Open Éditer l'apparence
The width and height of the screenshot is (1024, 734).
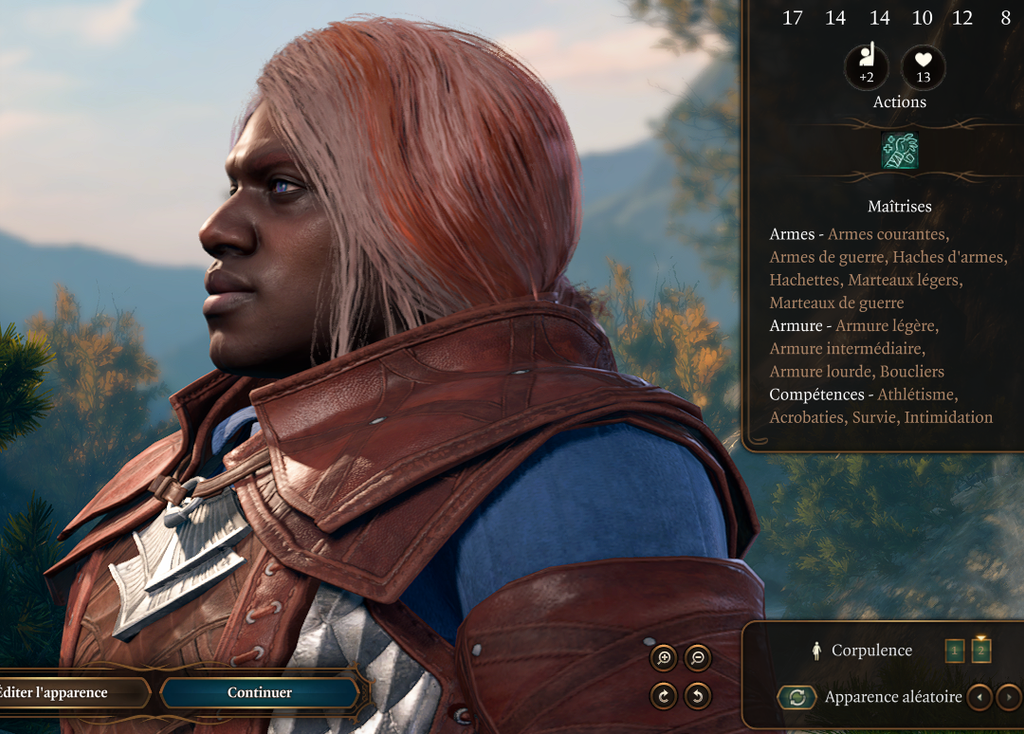(62, 692)
